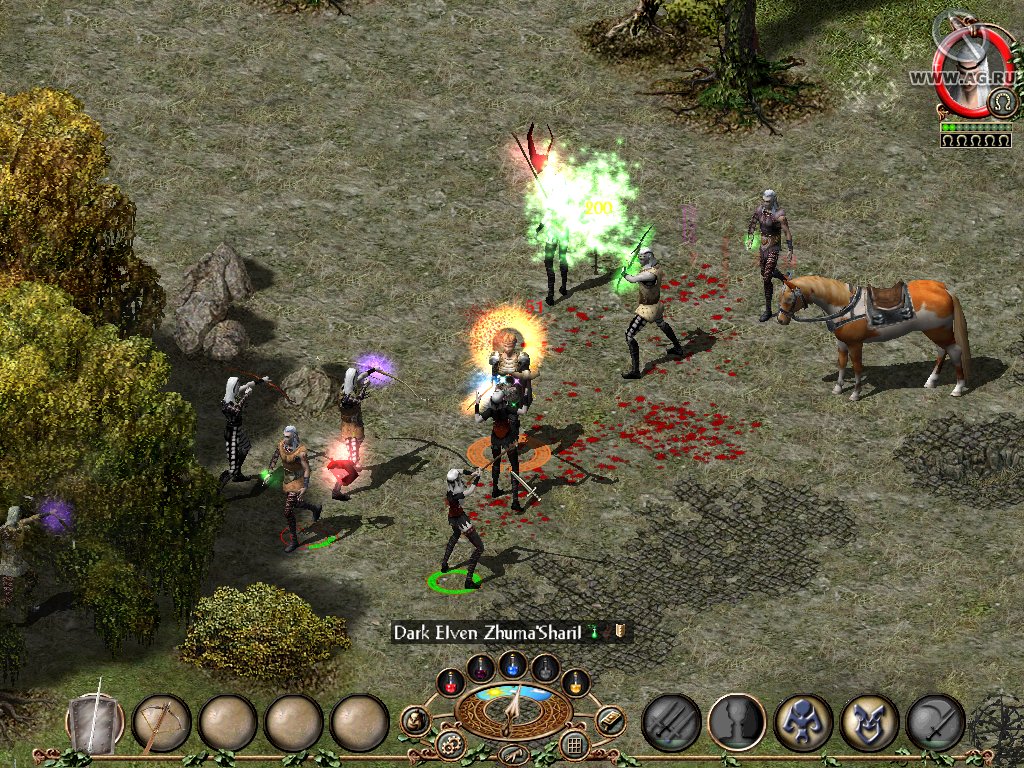
Task: Use the red health potion
Action: 450,682
